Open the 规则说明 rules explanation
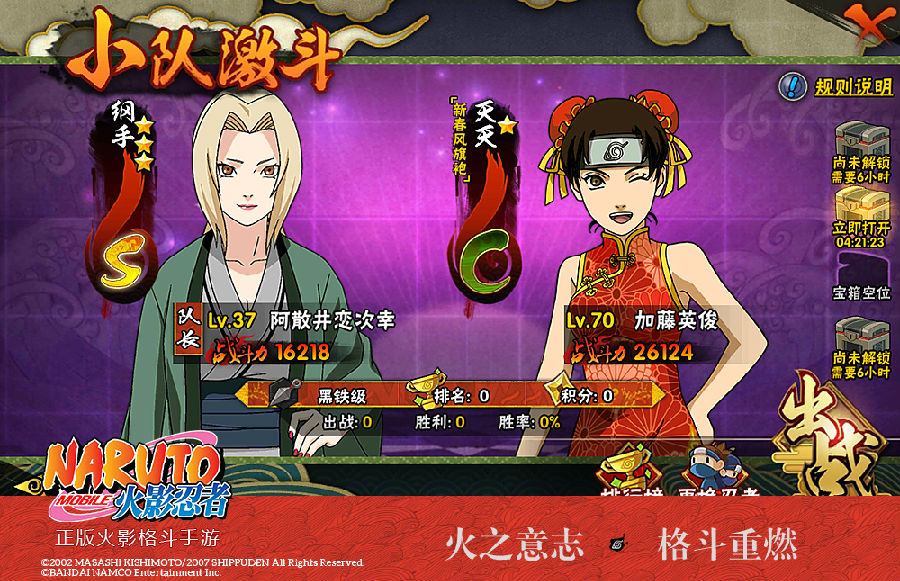Screen dimensions: 900x581 point(838,87)
